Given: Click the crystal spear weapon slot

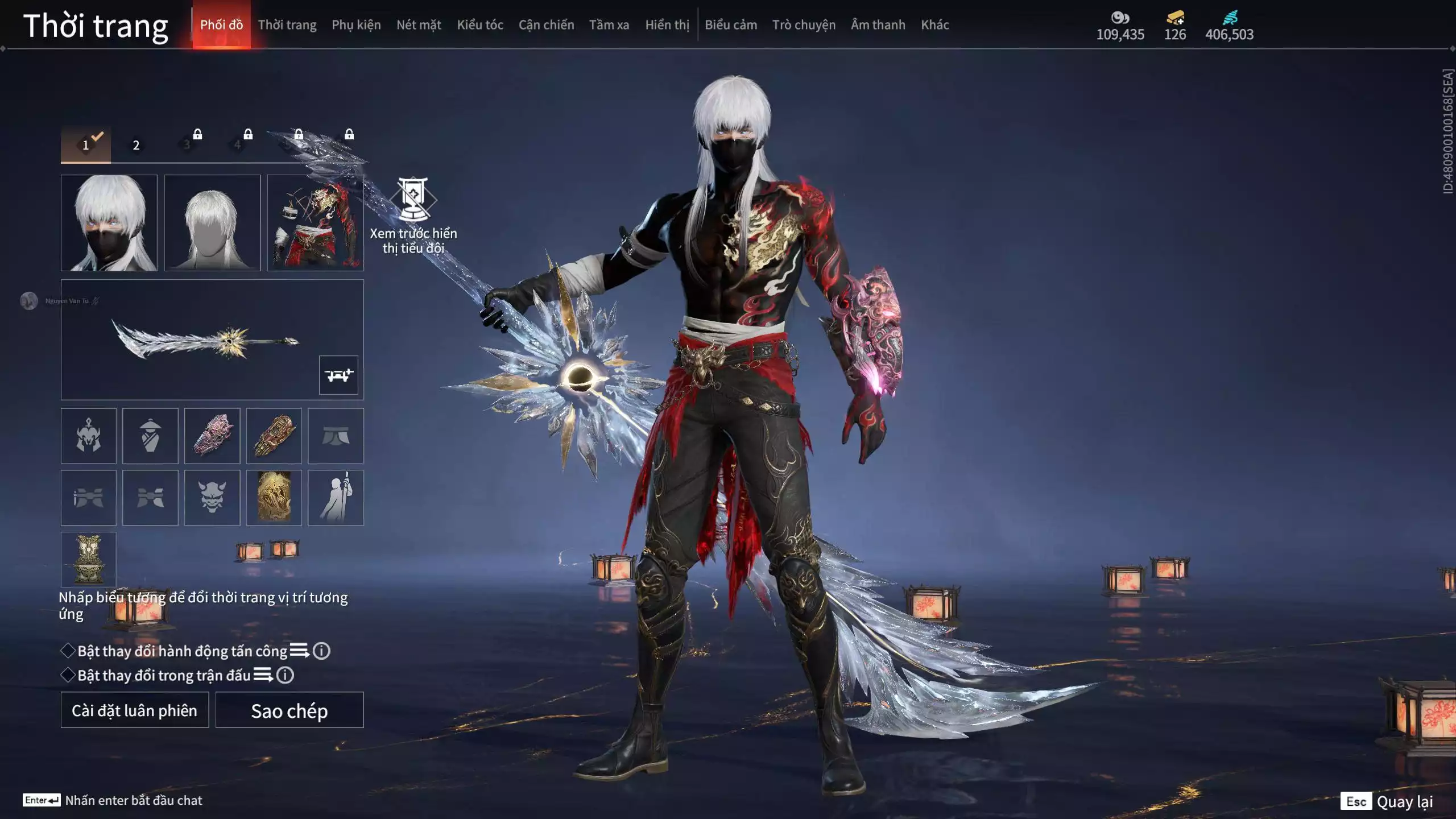Looking at the screenshot, I should click(x=205, y=340).
